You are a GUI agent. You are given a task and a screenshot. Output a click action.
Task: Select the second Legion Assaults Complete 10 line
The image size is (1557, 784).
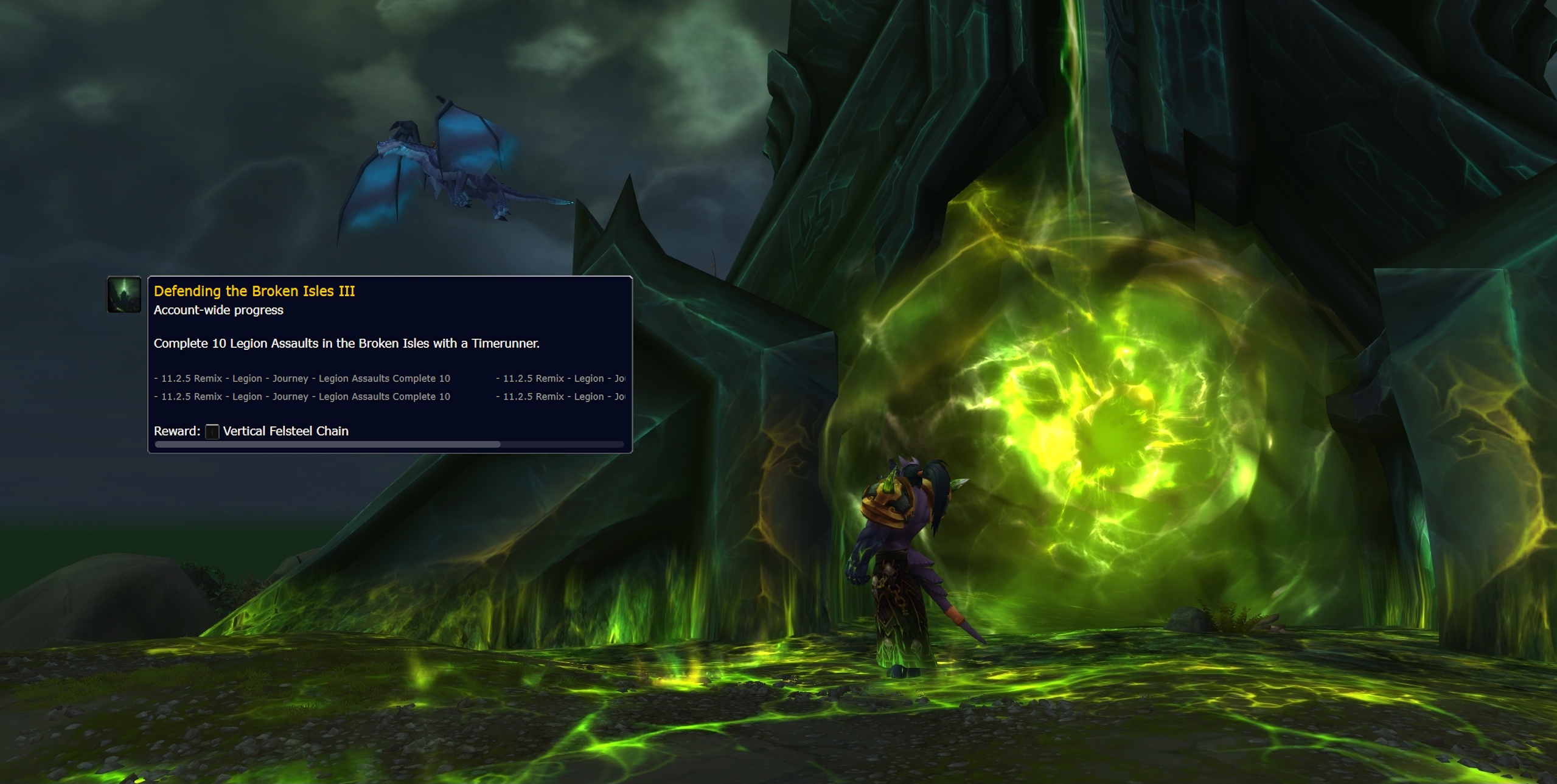pos(302,396)
